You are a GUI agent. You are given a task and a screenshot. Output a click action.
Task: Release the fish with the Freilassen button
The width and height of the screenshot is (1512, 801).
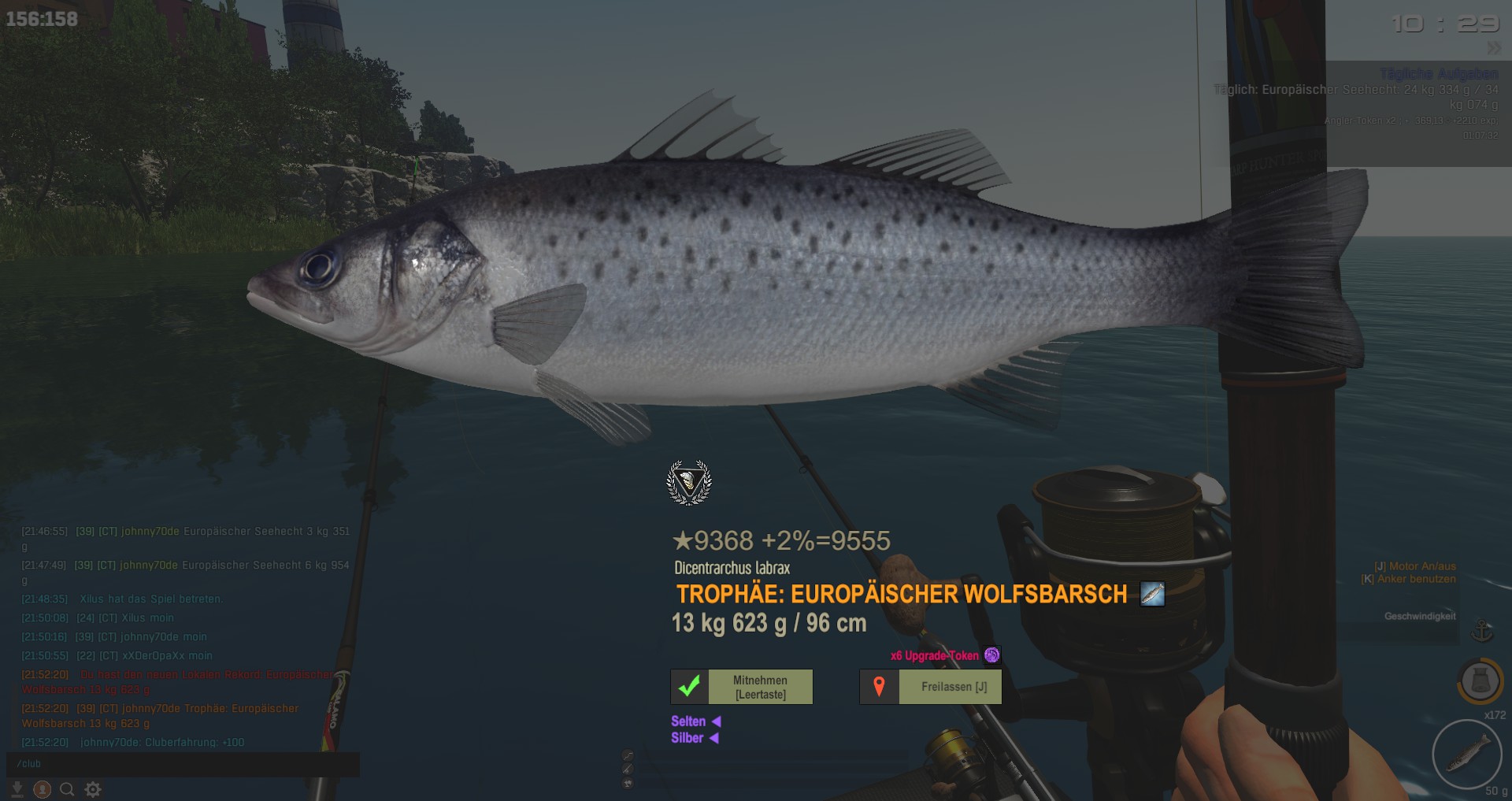click(x=930, y=687)
